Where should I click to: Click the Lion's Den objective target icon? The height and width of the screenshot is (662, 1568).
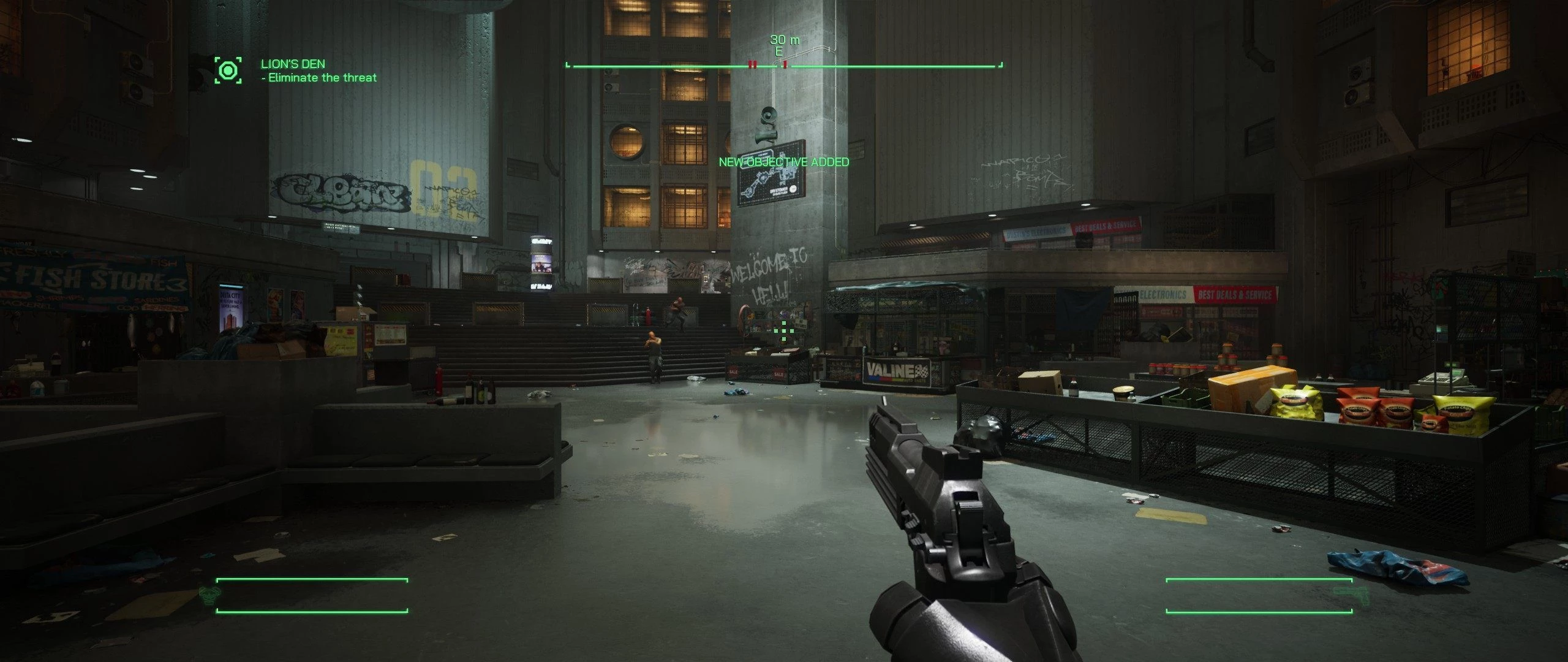(228, 70)
